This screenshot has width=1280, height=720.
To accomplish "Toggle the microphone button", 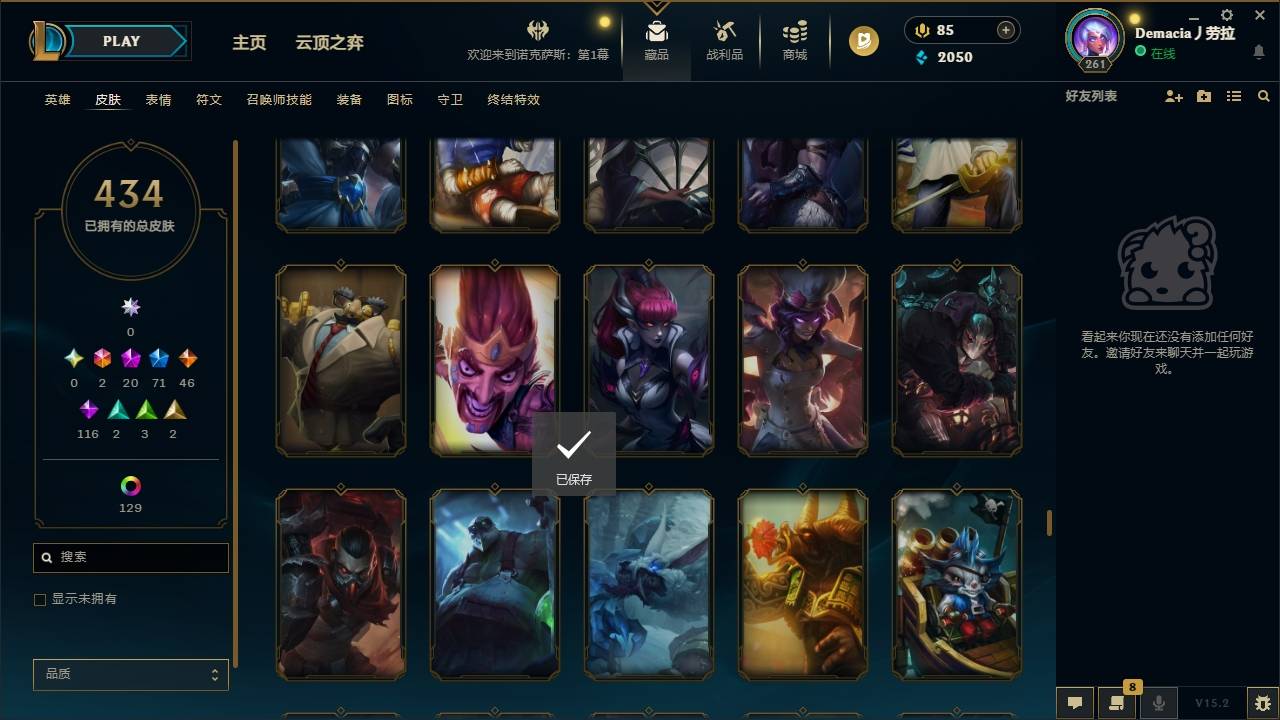I will [1159, 702].
